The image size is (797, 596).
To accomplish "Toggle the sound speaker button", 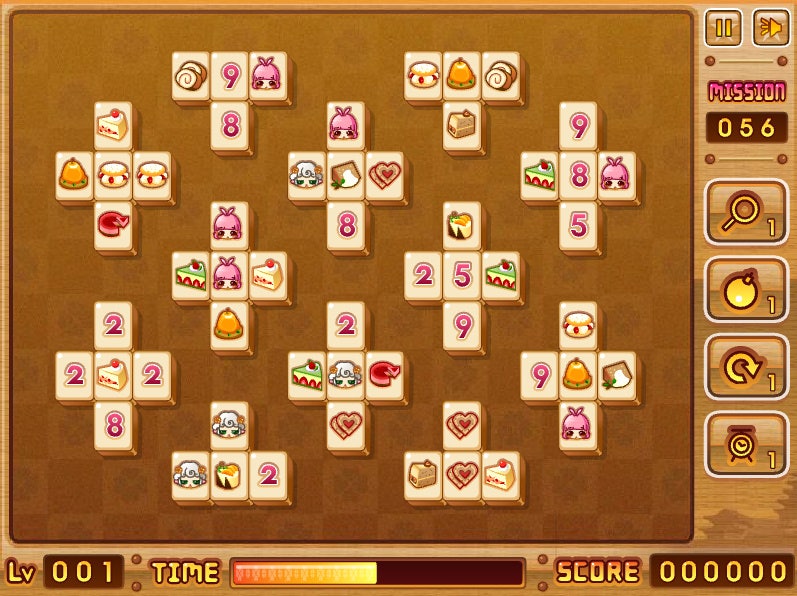I will tap(768, 28).
